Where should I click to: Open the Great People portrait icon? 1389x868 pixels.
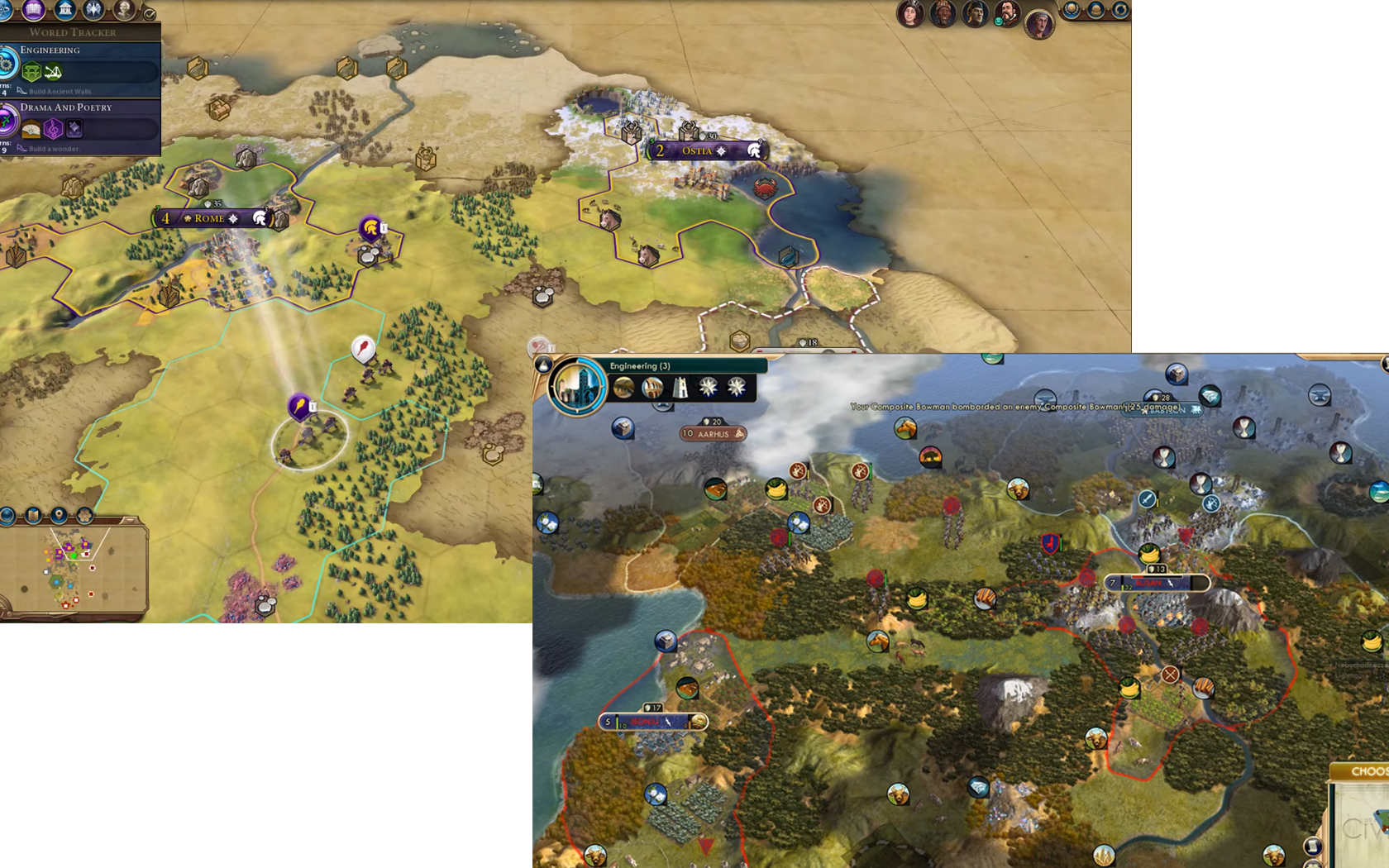pos(124,9)
